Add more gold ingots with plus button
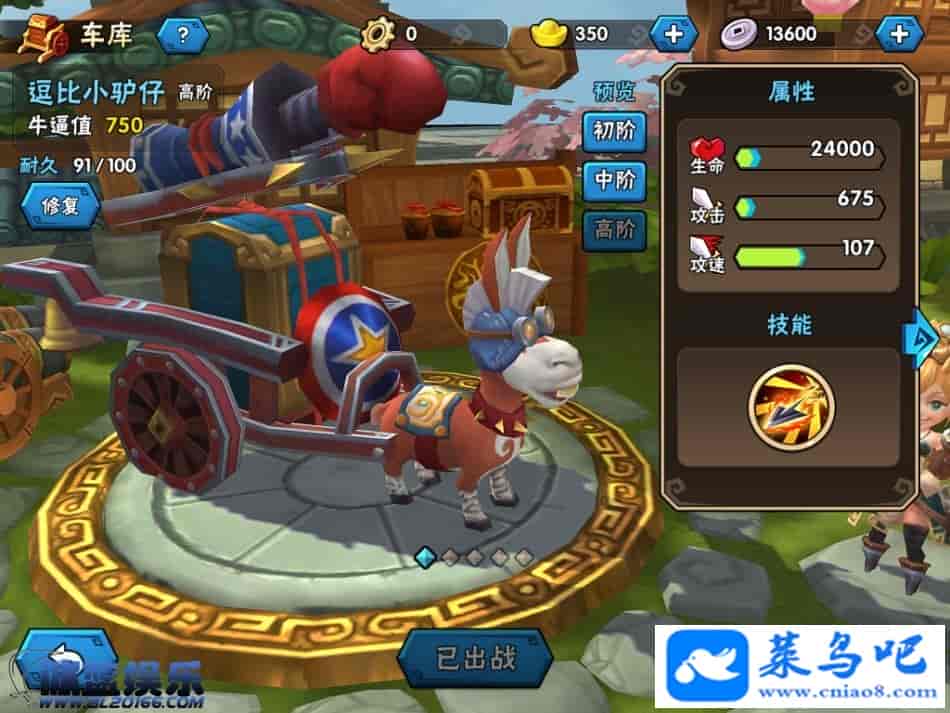The image size is (950, 713). coord(673,34)
